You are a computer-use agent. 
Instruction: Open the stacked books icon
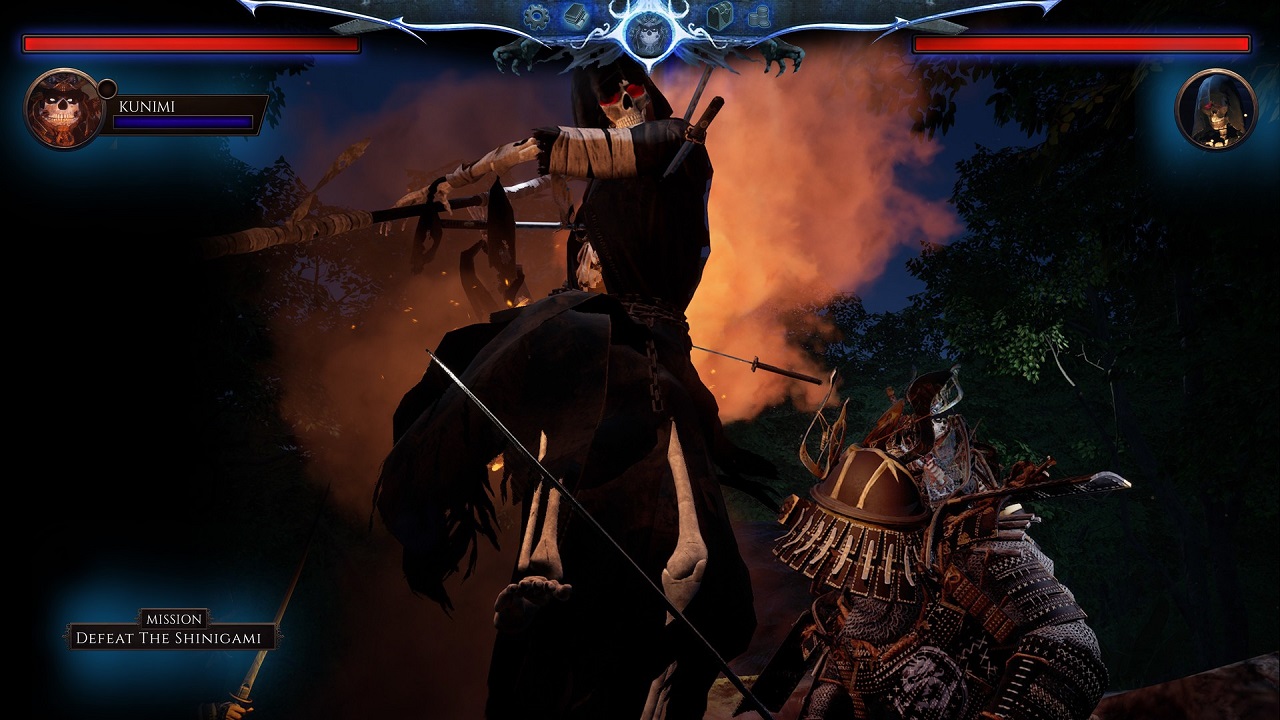pos(574,15)
